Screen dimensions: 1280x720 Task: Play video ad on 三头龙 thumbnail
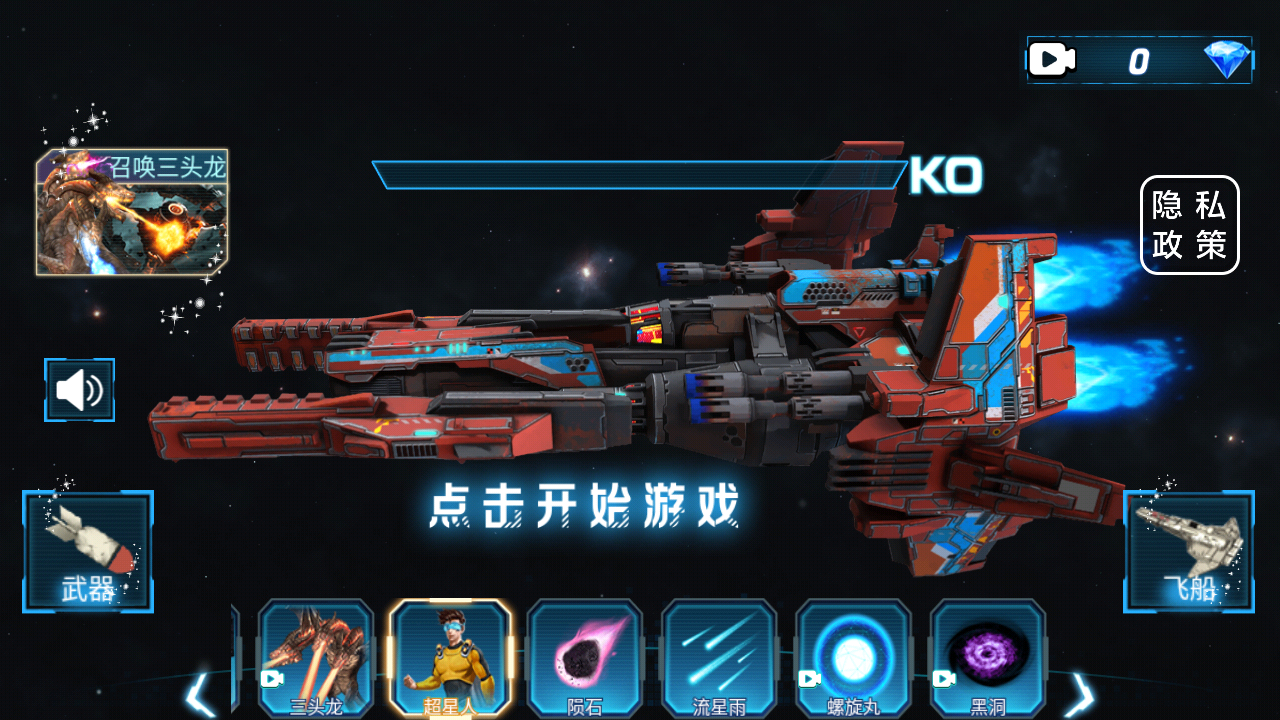pyautogui.click(x=271, y=679)
